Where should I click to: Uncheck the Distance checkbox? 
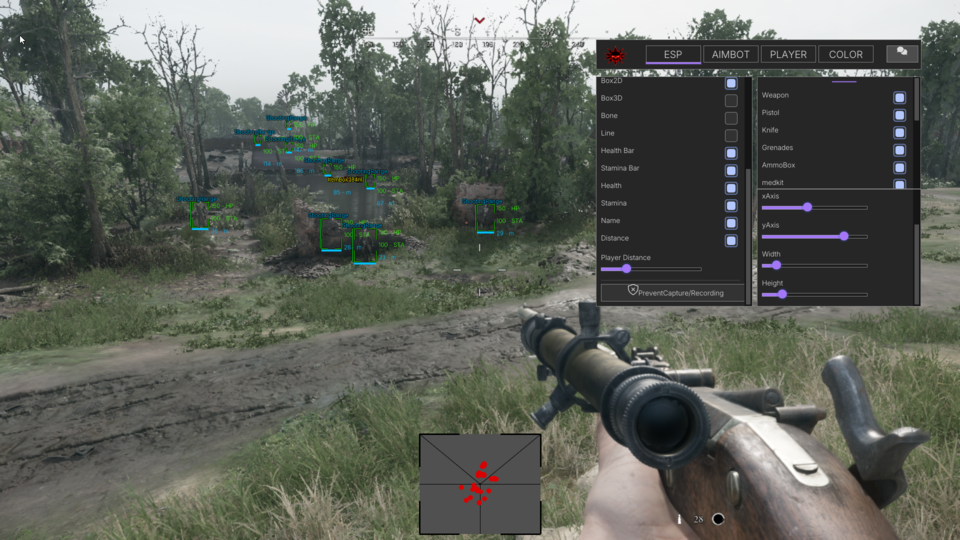(731, 240)
